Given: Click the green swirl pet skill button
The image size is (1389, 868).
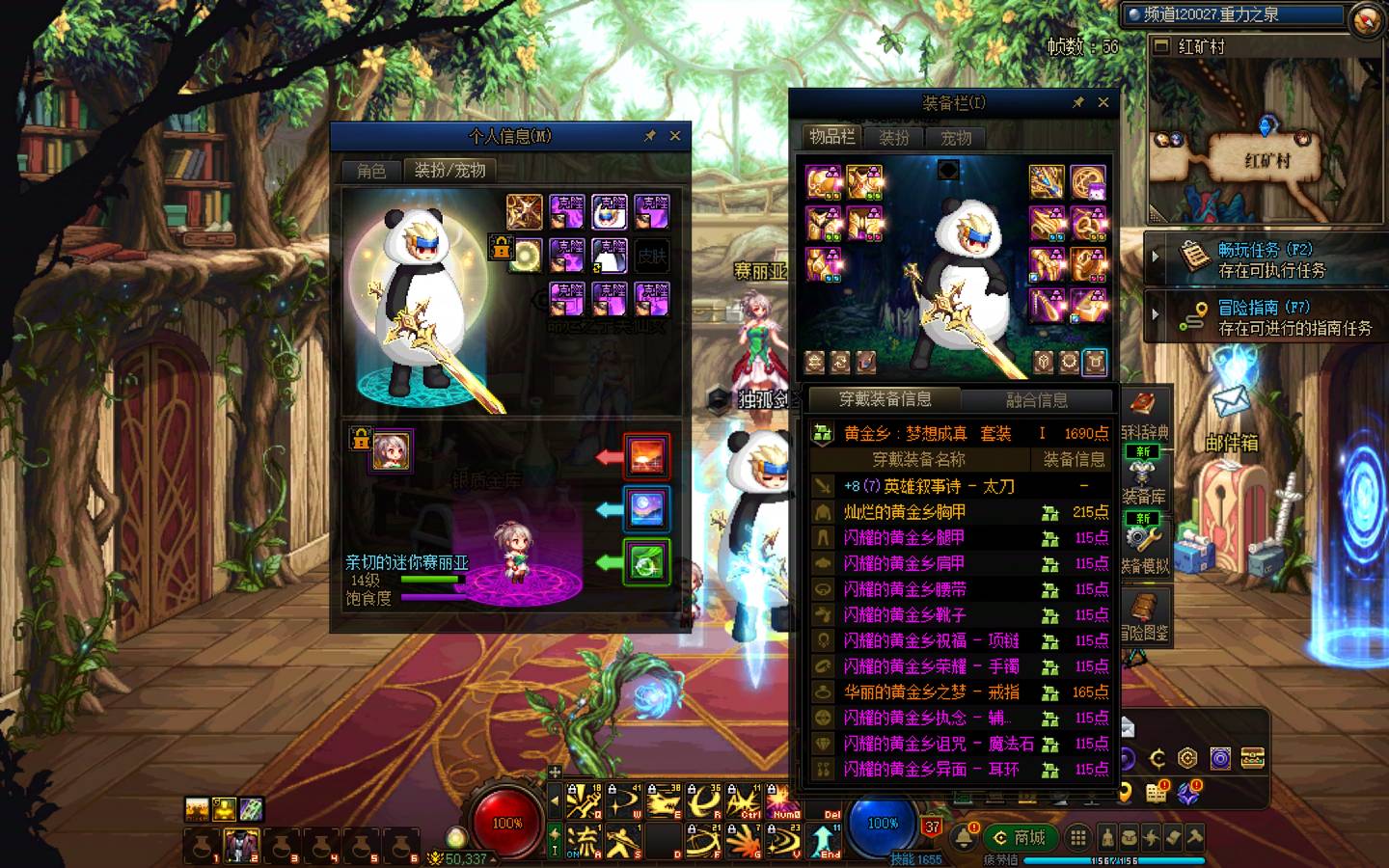Looking at the screenshot, I should pyautogui.click(x=645, y=562).
